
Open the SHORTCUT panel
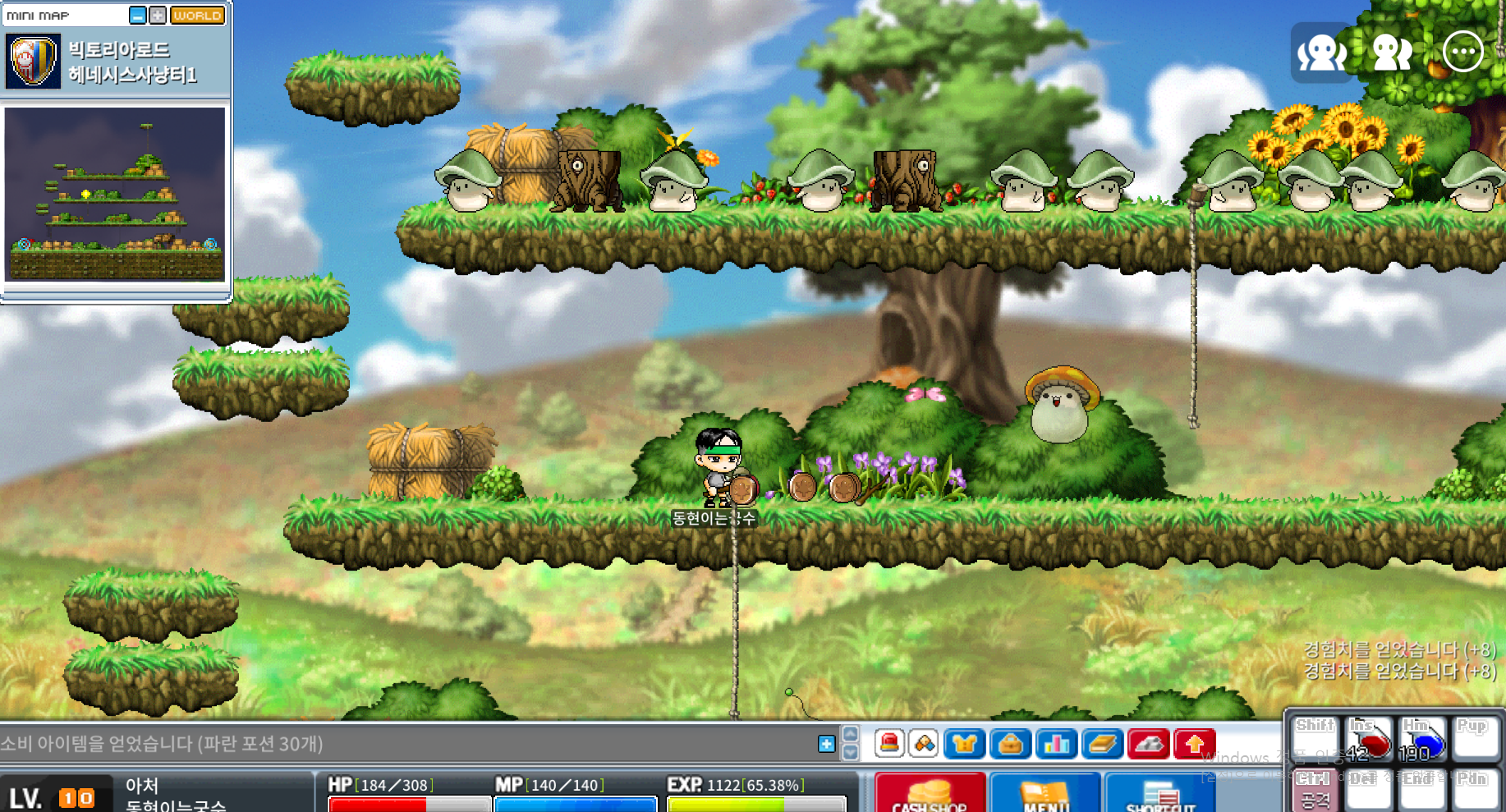click(1160, 794)
